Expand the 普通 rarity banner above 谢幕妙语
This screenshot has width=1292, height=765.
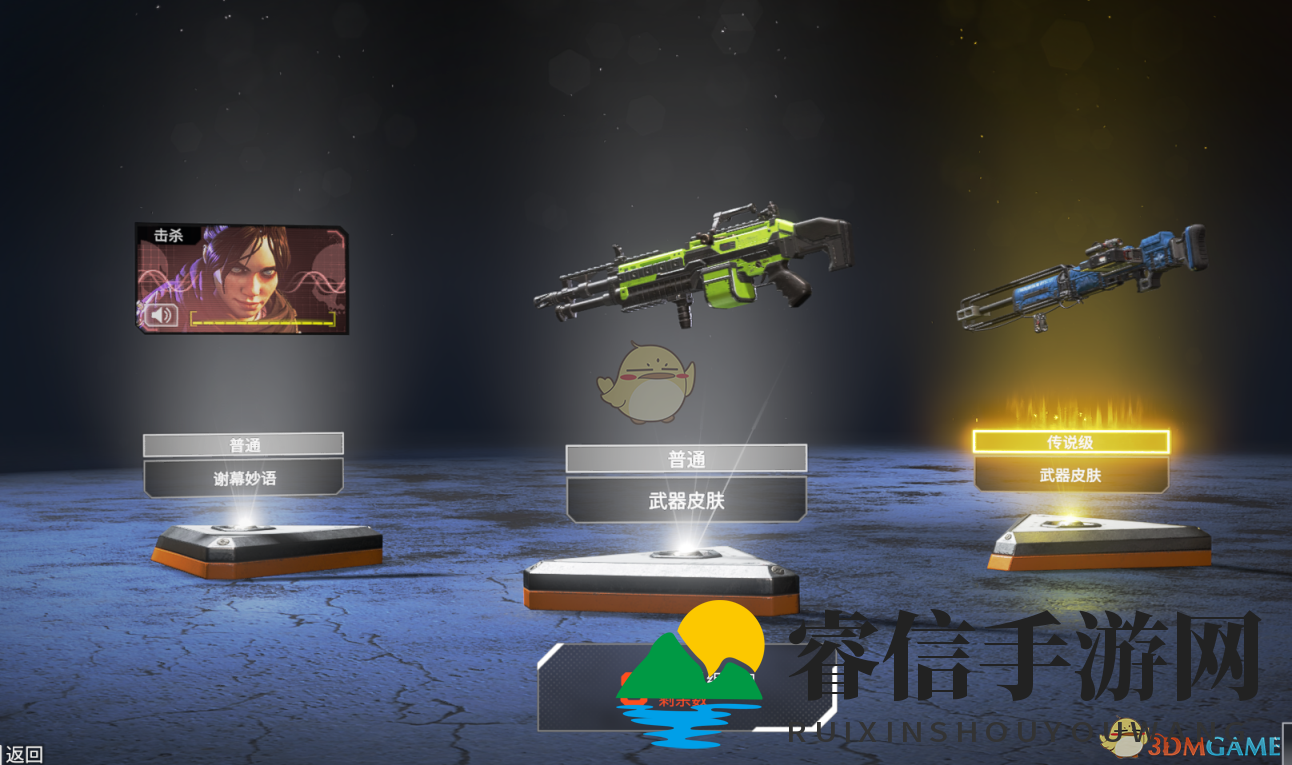(x=244, y=443)
